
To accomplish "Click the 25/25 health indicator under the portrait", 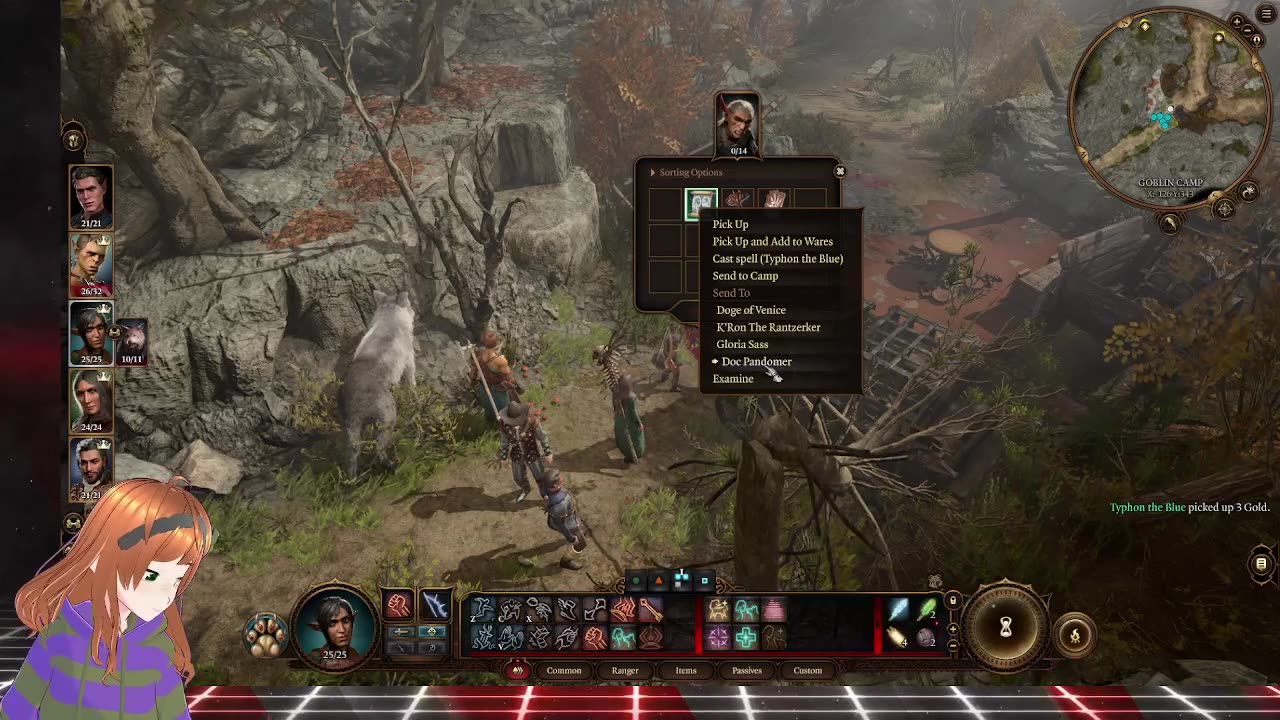I will 337,657.
